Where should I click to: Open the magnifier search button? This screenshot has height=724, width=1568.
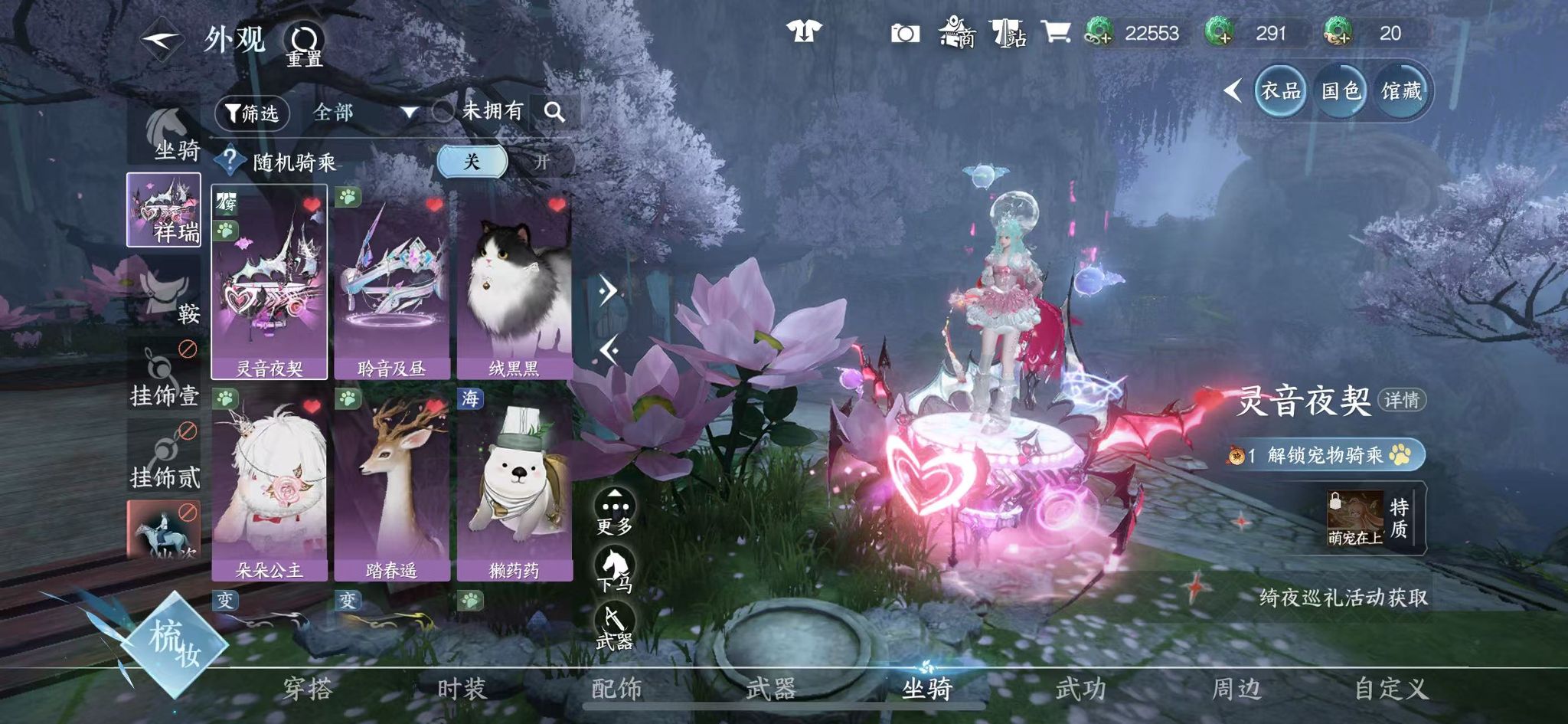click(554, 113)
